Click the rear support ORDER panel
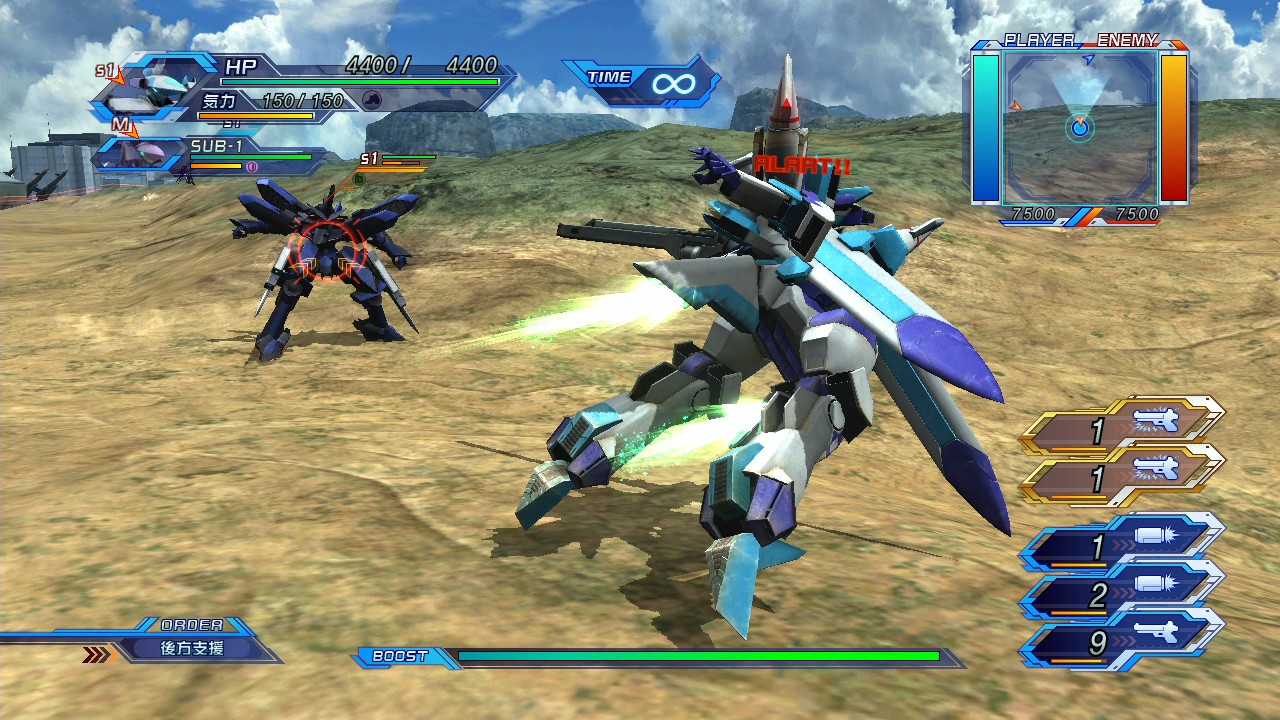 coord(193,648)
